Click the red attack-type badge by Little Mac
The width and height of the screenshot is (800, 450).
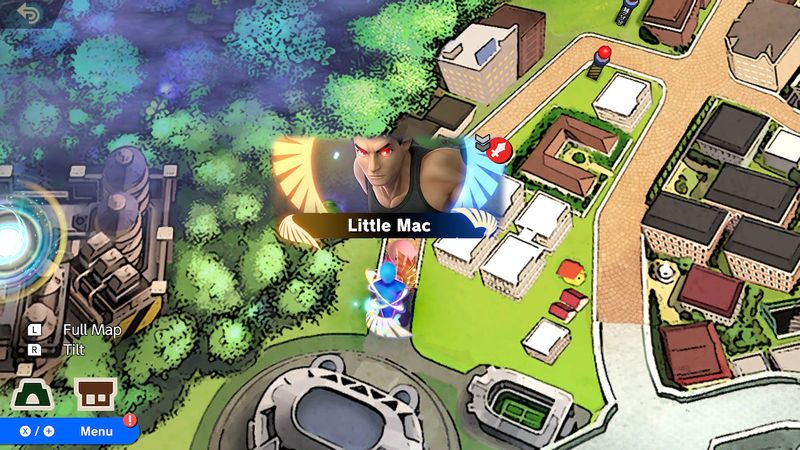(x=499, y=150)
